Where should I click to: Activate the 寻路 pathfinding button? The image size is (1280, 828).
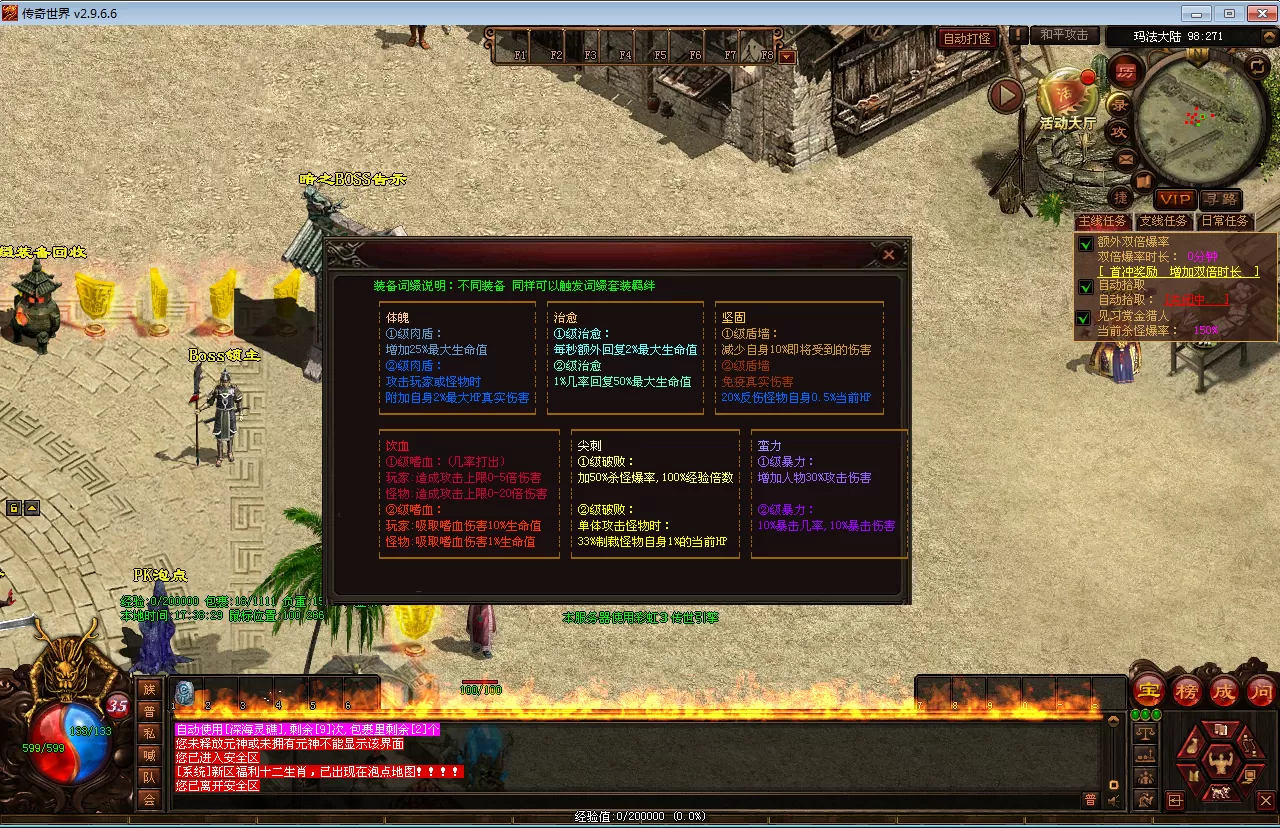[1220, 200]
